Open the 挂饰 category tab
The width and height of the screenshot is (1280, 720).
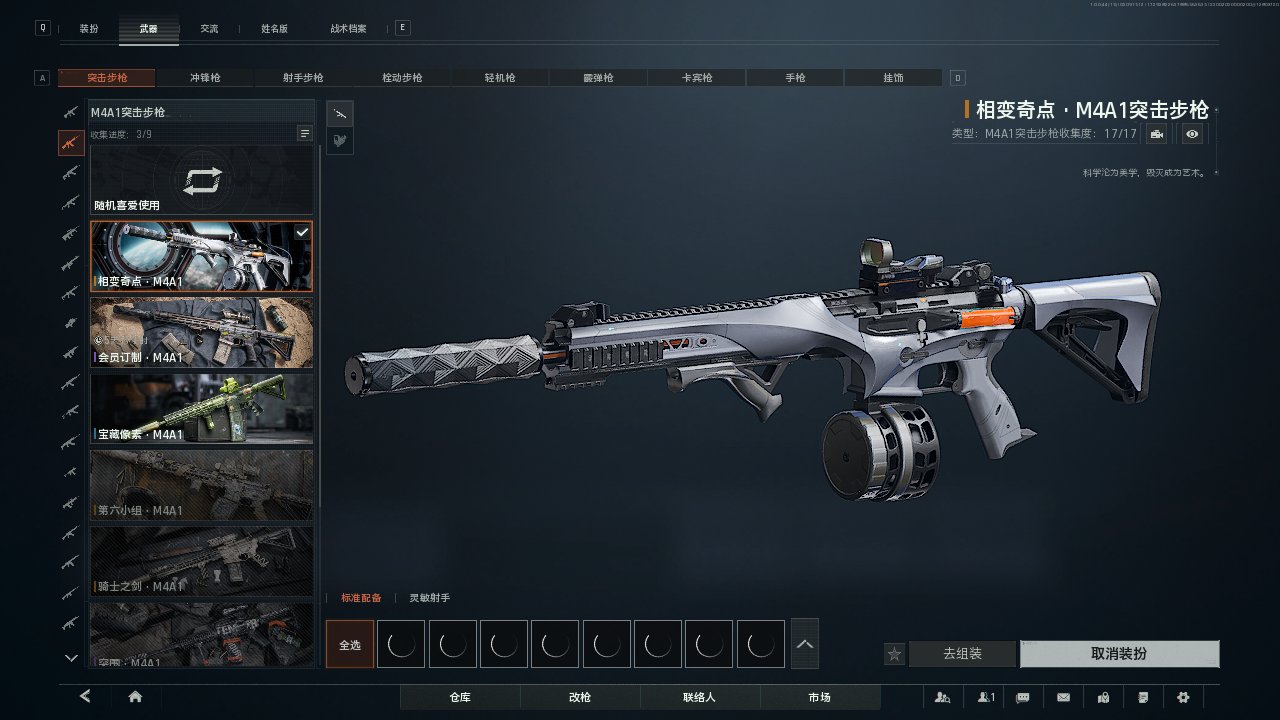893,78
